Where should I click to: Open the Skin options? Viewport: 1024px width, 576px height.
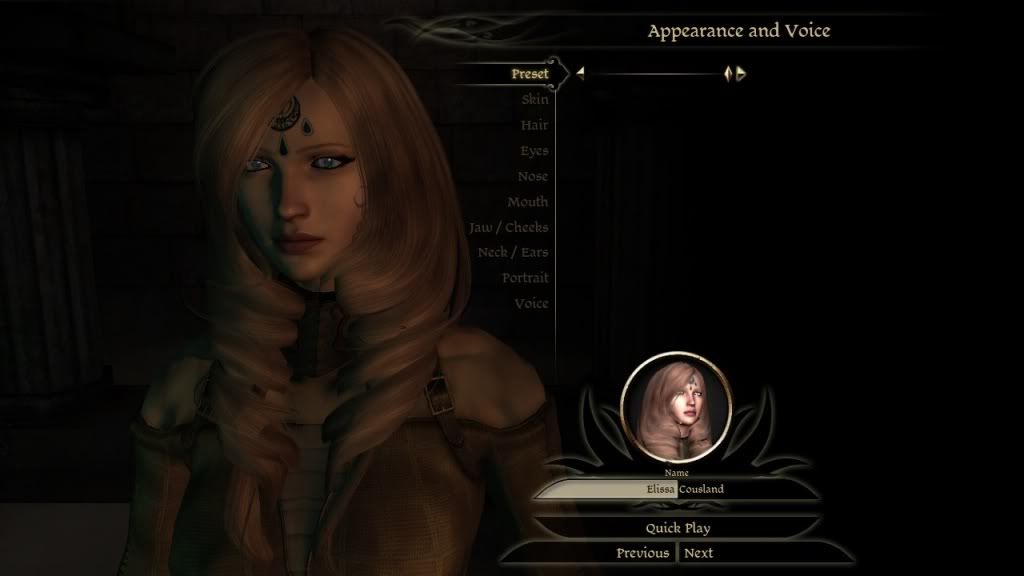[534, 100]
